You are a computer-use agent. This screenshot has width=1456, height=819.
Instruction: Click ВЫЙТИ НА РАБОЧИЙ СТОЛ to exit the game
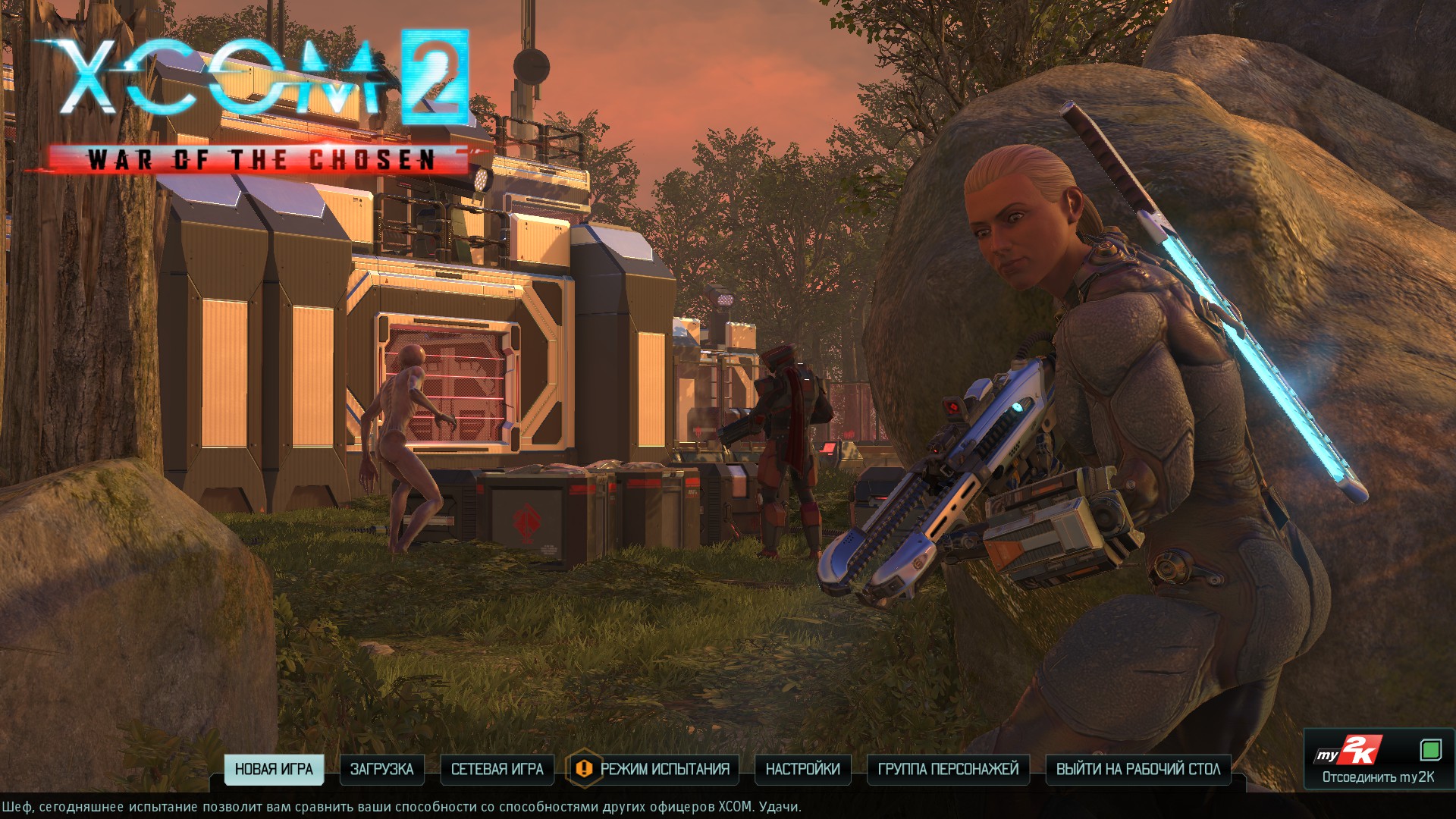[x=1137, y=769]
